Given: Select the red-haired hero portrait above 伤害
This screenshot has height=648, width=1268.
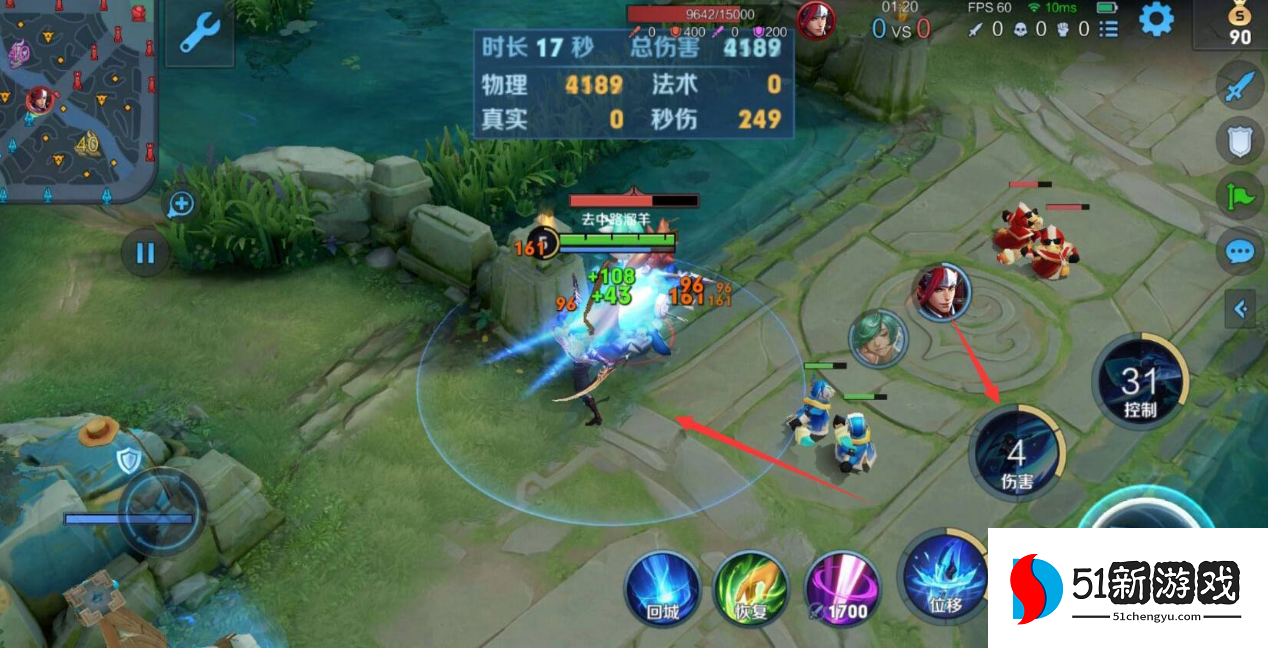Looking at the screenshot, I should pos(940,291).
